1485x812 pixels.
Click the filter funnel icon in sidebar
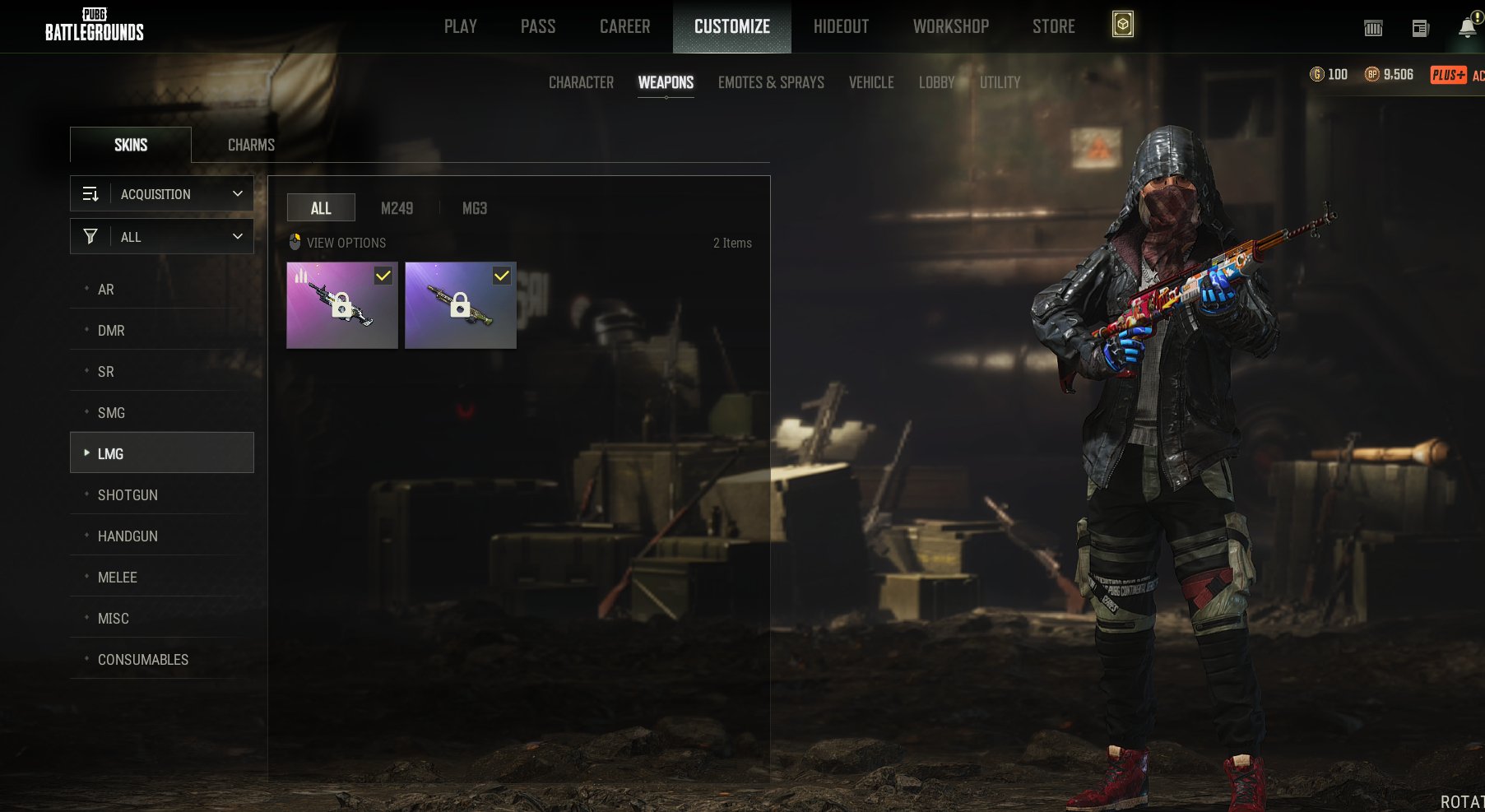(x=91, y=236)
